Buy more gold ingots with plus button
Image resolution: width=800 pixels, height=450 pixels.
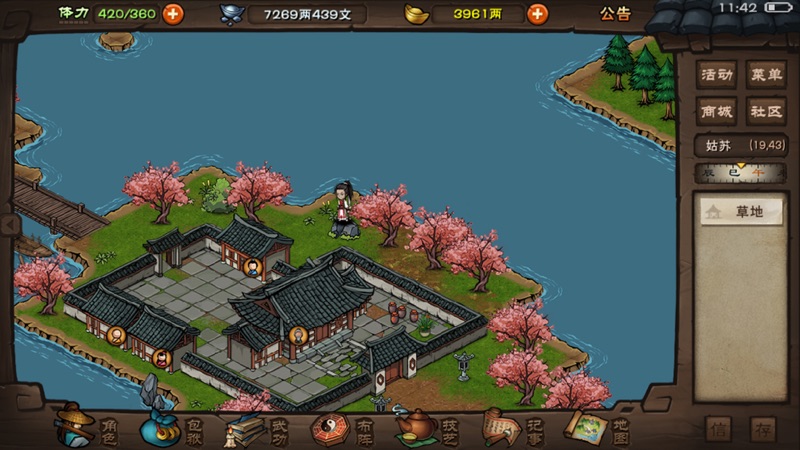537,14
